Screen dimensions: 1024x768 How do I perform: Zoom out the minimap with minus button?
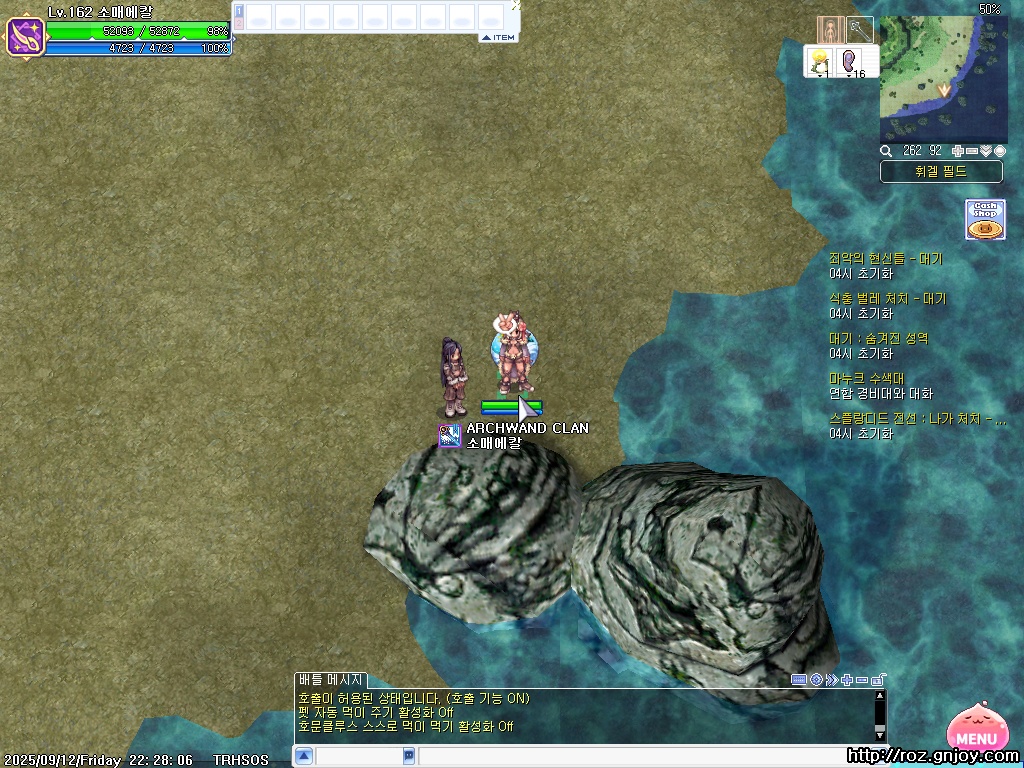972,151
